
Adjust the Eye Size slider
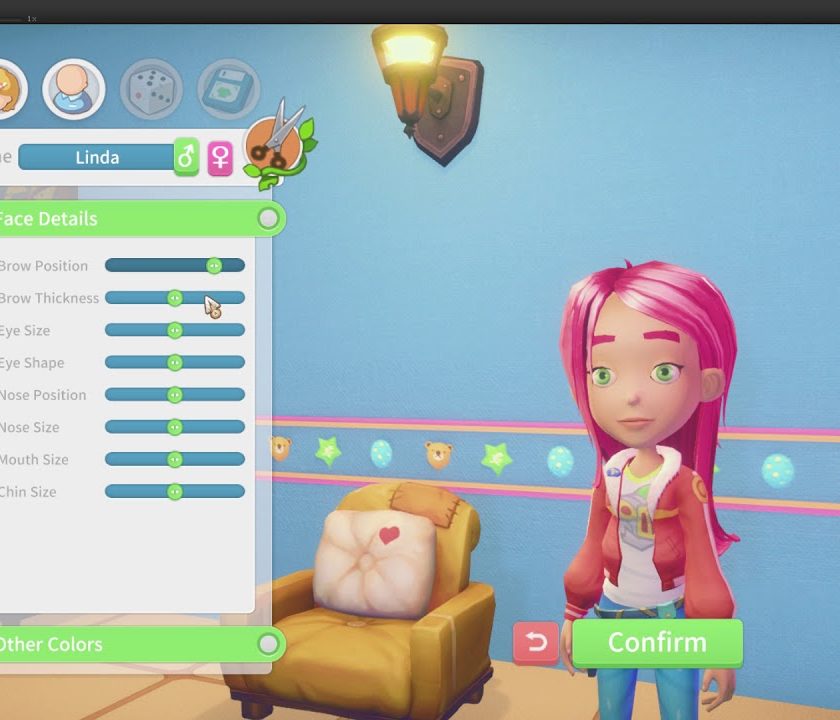pos(175,330)
